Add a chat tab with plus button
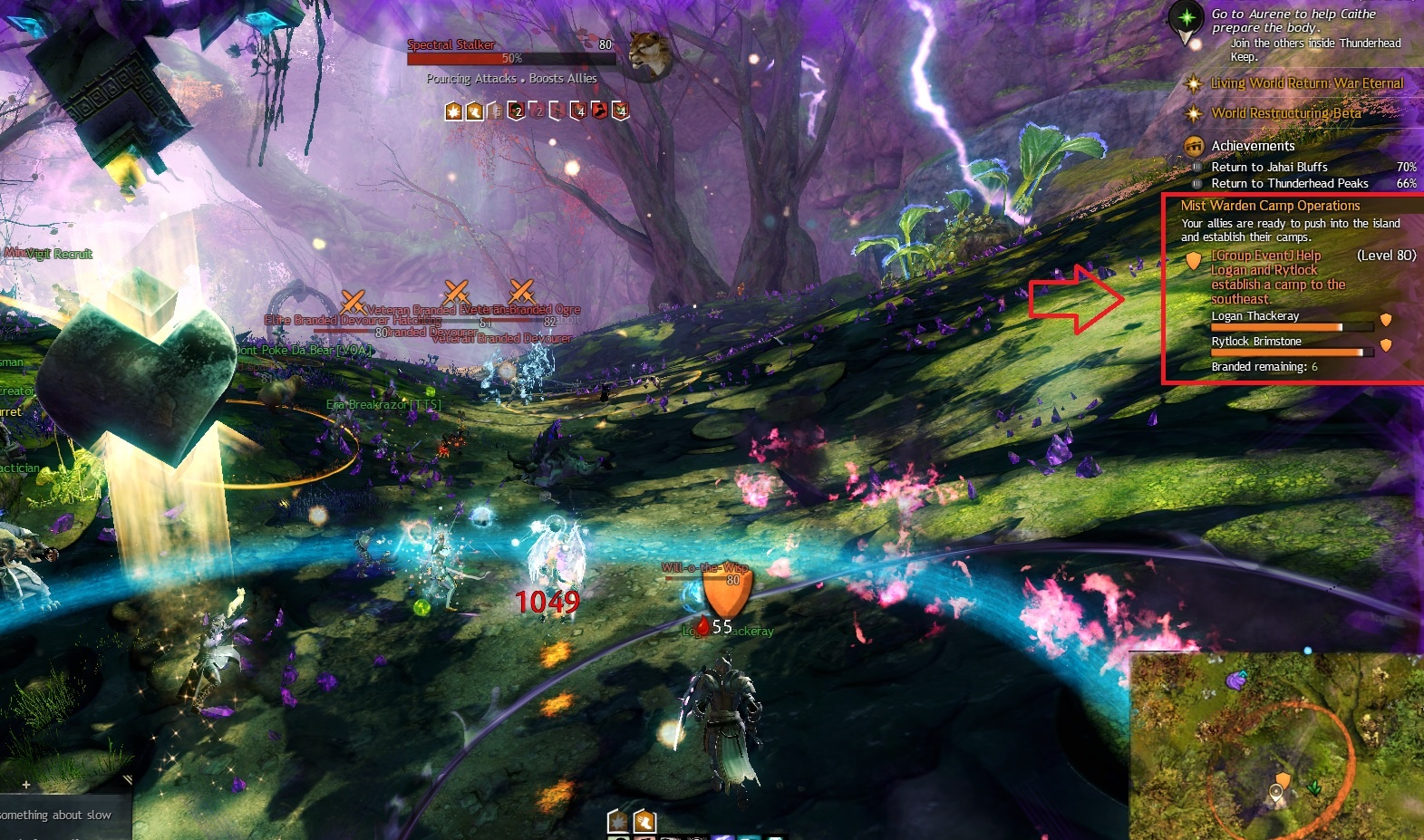 (x=26, y=785)
